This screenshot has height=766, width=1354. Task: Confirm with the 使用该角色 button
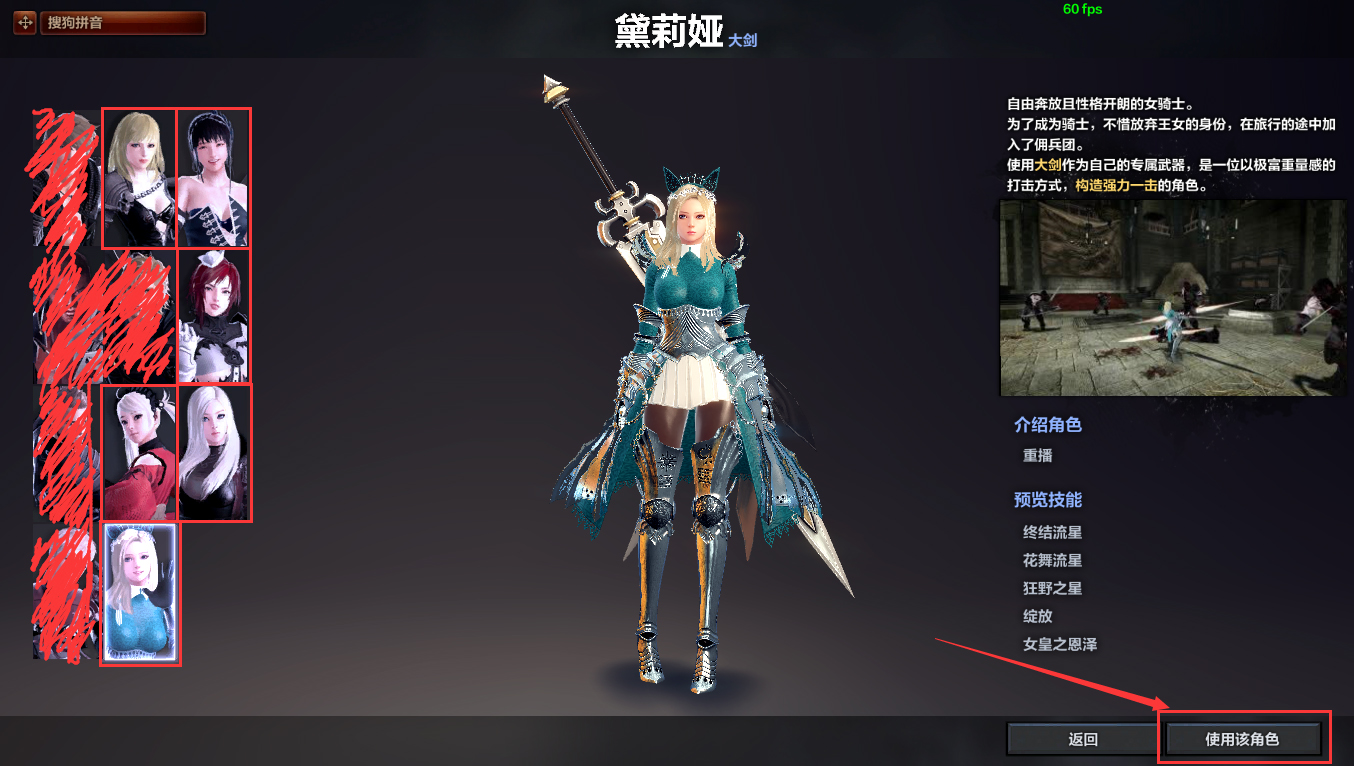tap(1242, 740)
